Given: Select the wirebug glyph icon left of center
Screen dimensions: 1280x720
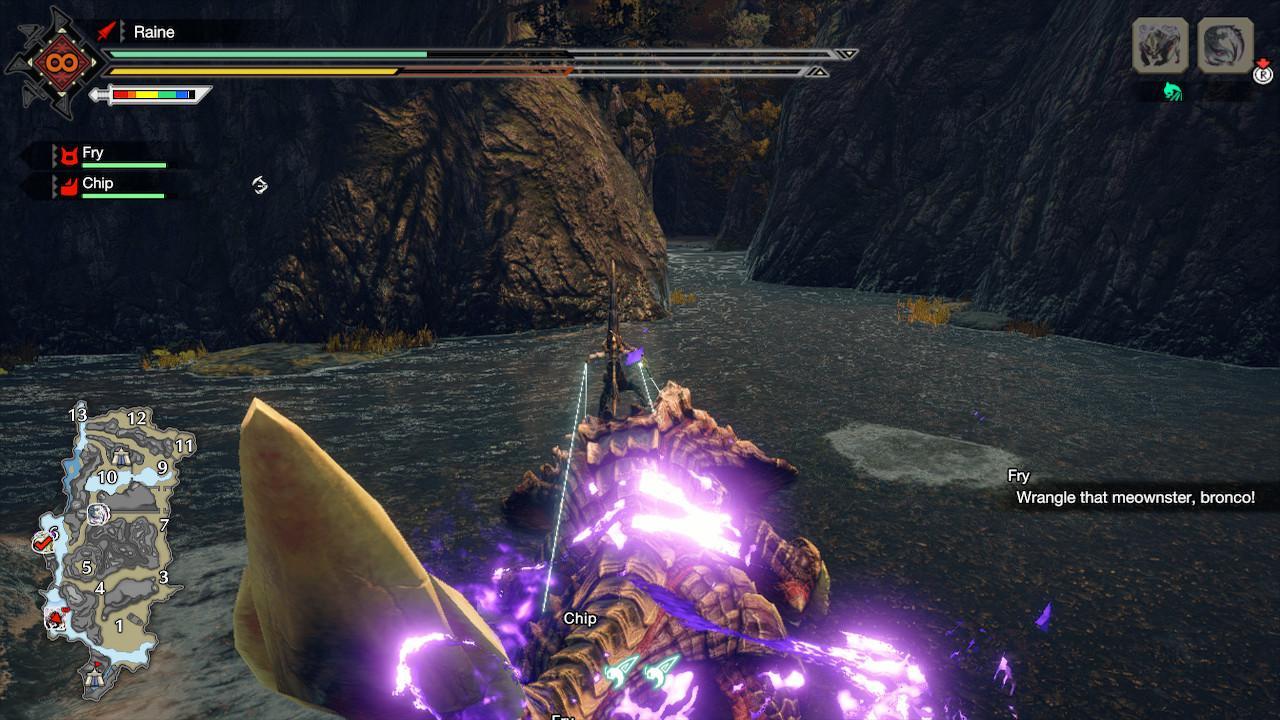Looking at the screenshot, I should point(258,185).
